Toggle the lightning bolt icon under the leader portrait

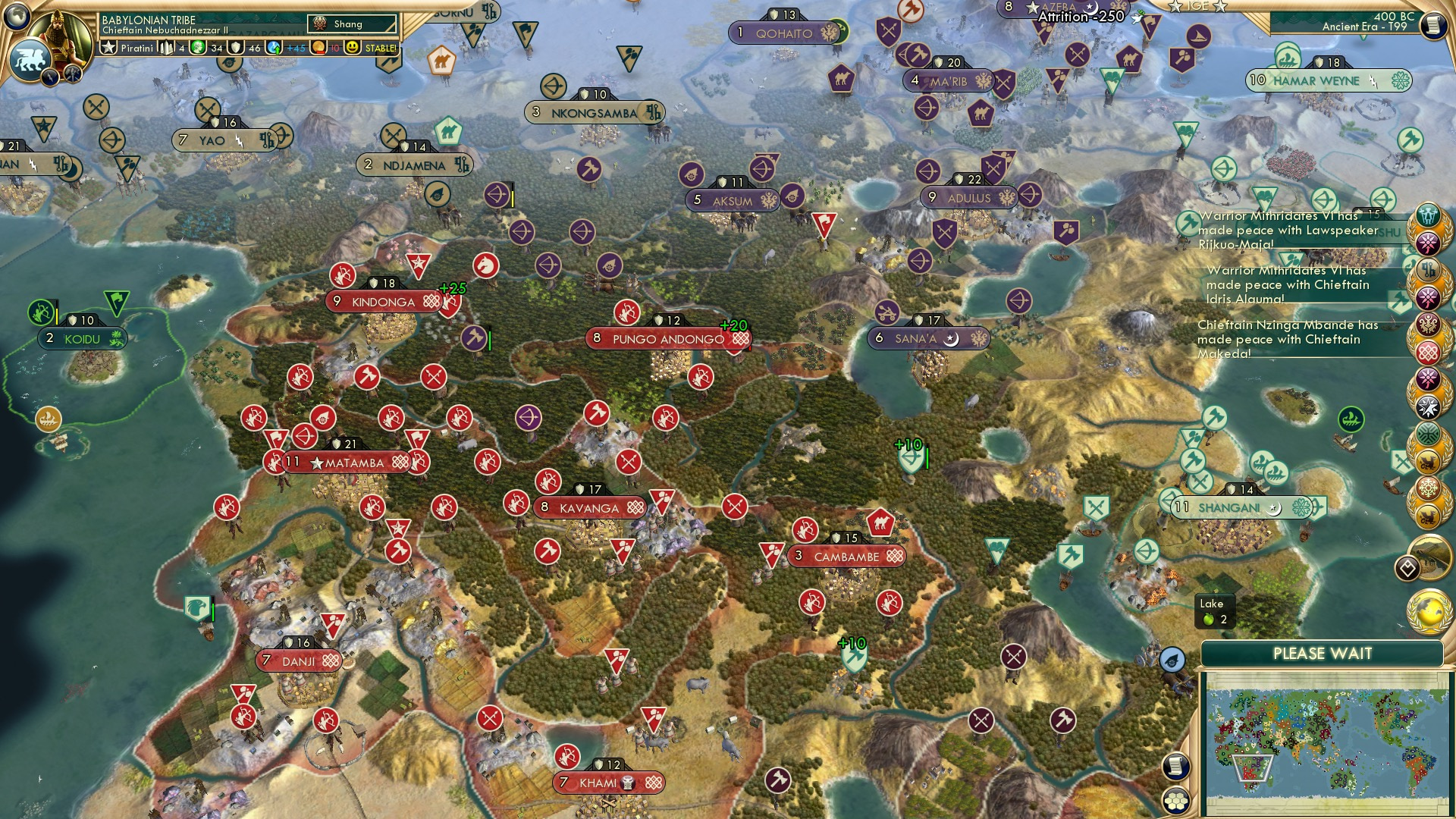[49, 78]
